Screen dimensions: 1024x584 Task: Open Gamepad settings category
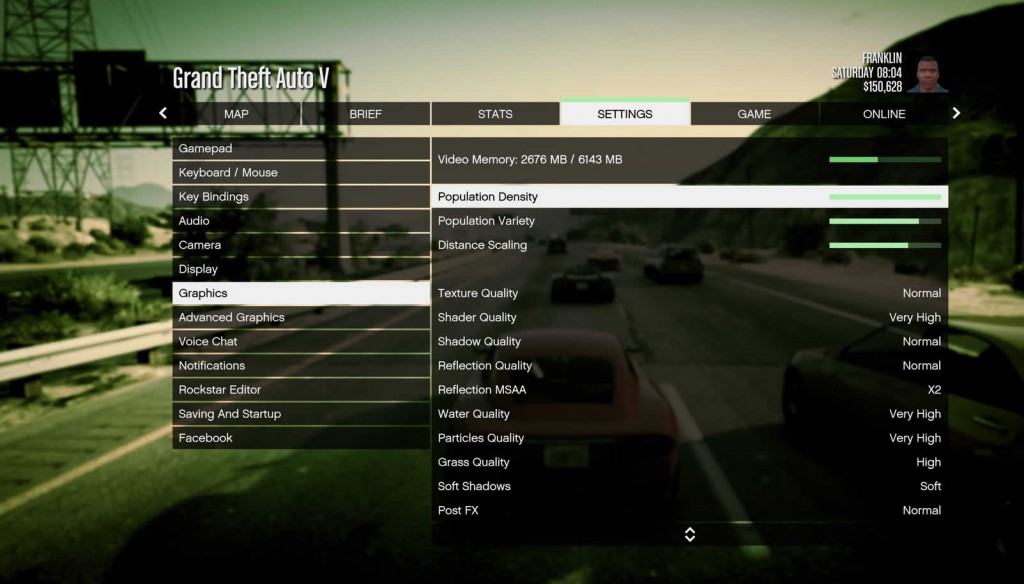[x=301, y=149]
